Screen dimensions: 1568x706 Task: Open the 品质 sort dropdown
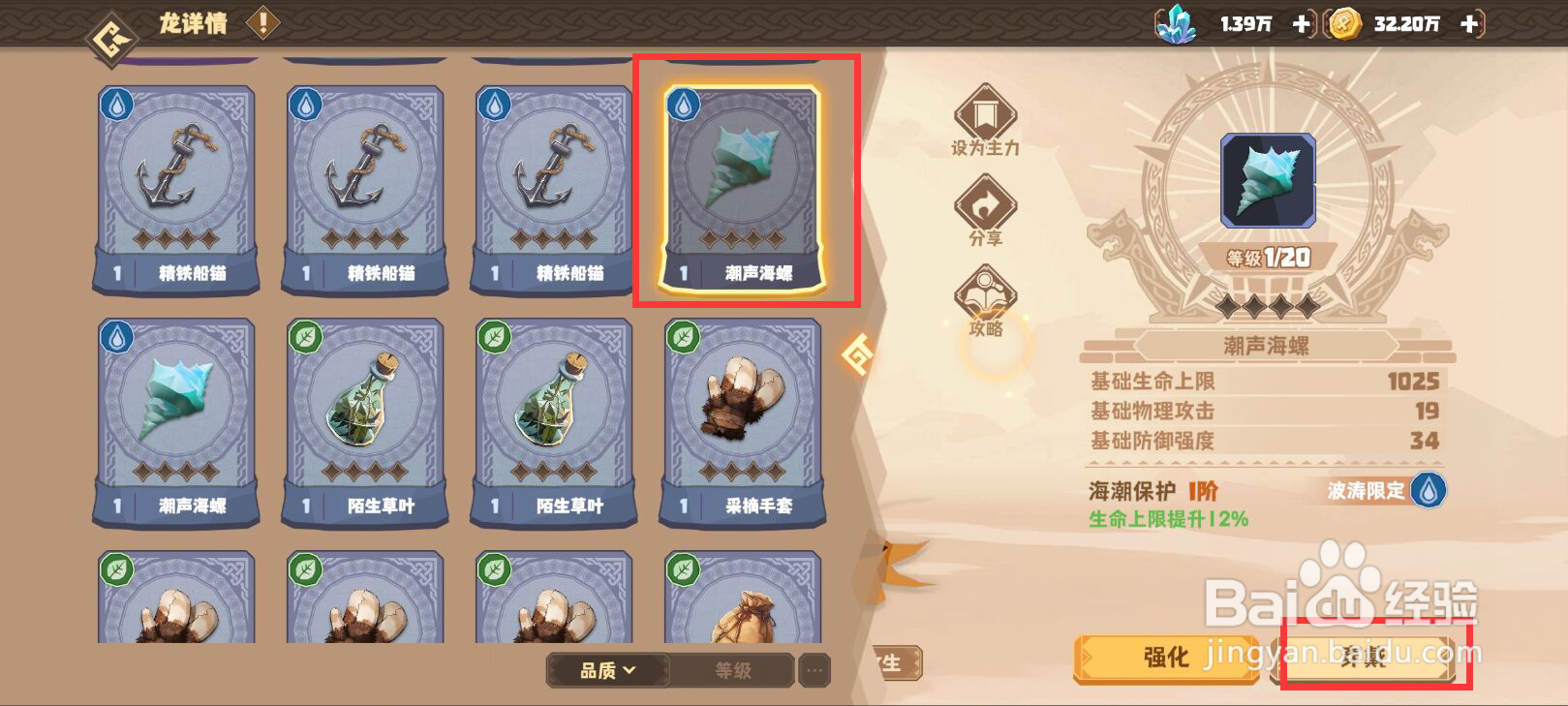coord(605,670)
